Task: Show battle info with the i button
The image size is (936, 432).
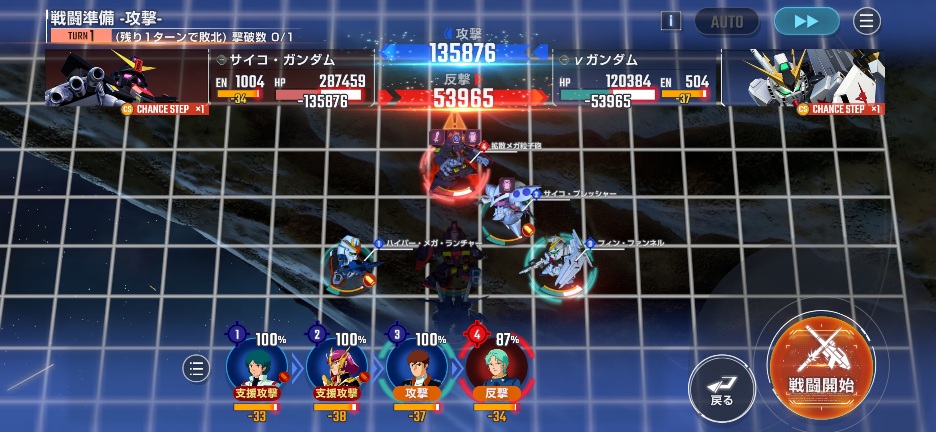Action: pyautogui.click(x=670, y=21)
